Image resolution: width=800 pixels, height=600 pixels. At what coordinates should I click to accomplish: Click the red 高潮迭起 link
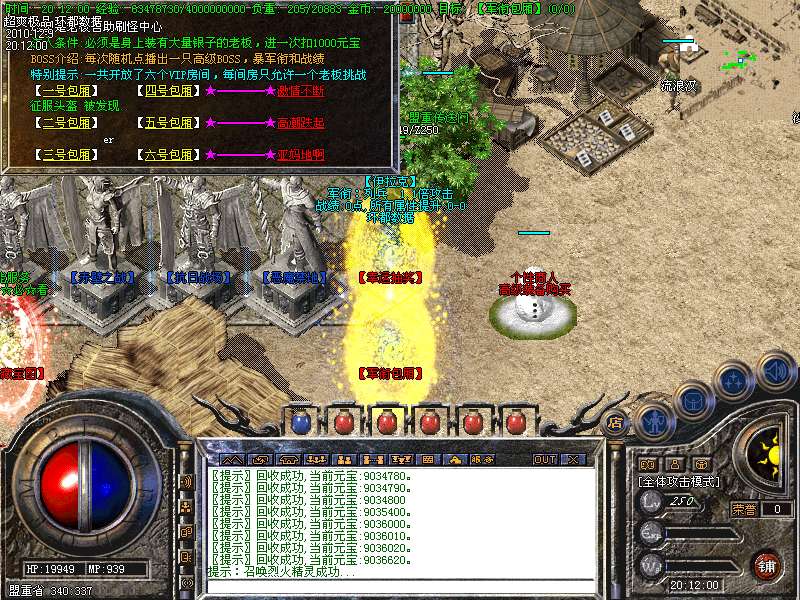[300, 123]
